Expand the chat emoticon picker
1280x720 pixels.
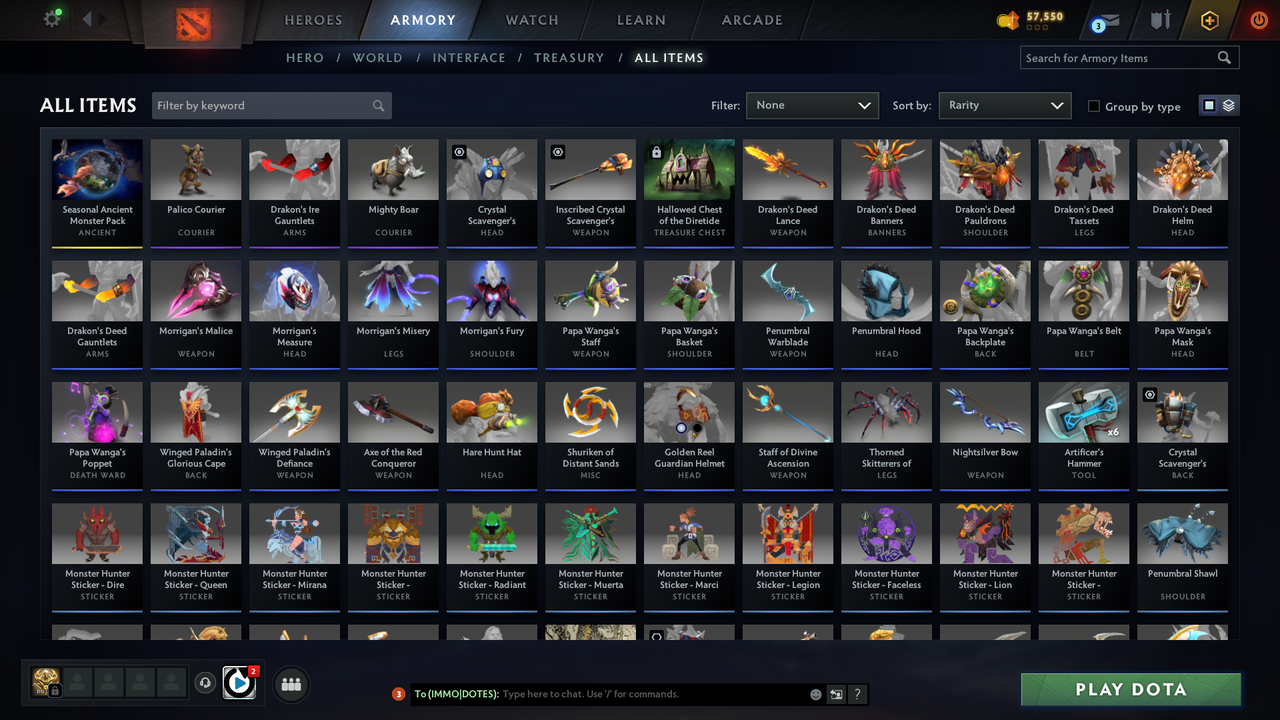pos(816,694)
